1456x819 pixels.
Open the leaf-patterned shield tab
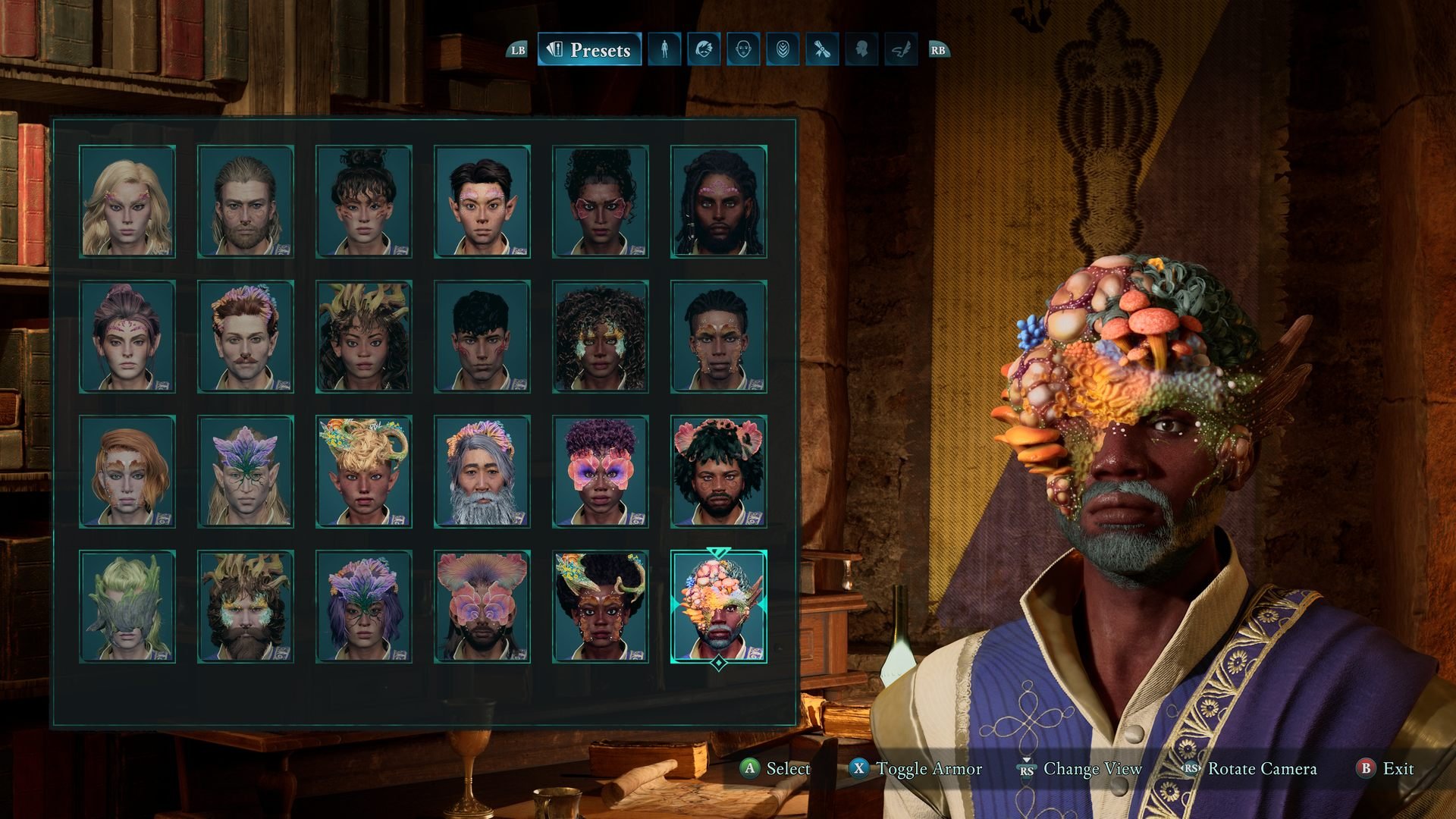tap(783, 50)
